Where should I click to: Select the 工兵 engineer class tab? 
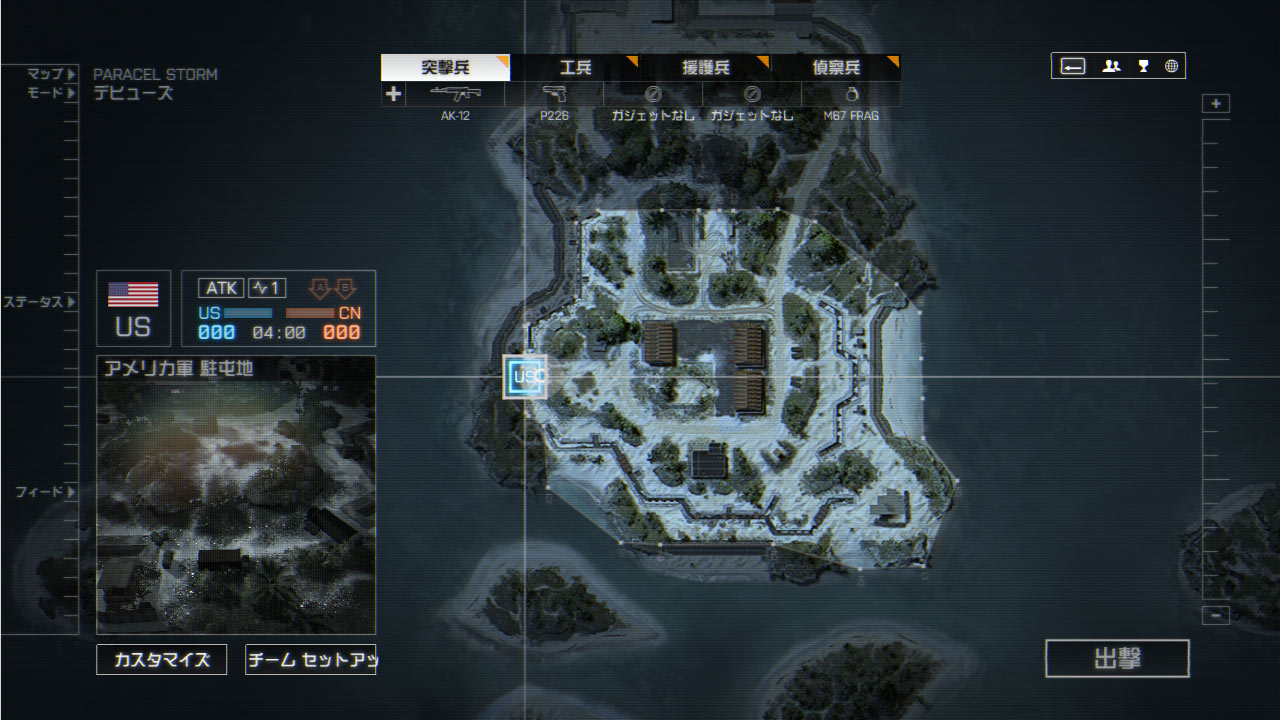[x=575, y=68]
